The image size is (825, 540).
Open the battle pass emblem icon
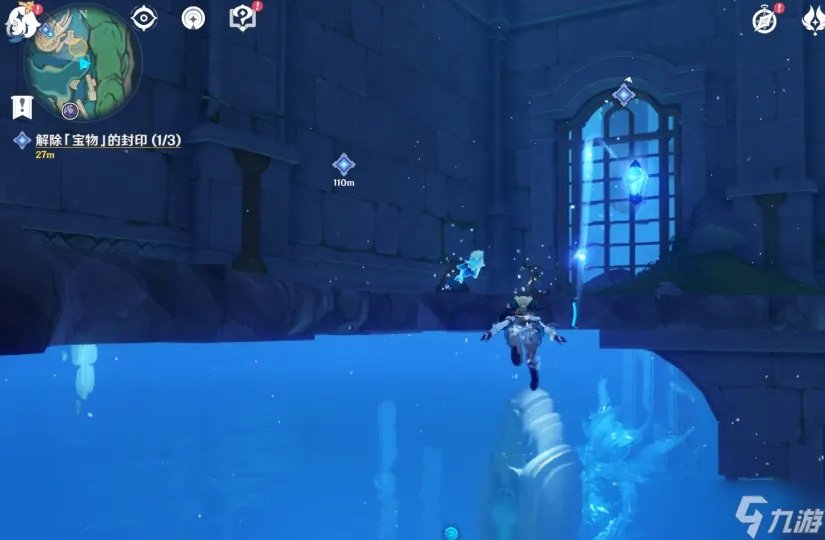click(811, 19)
